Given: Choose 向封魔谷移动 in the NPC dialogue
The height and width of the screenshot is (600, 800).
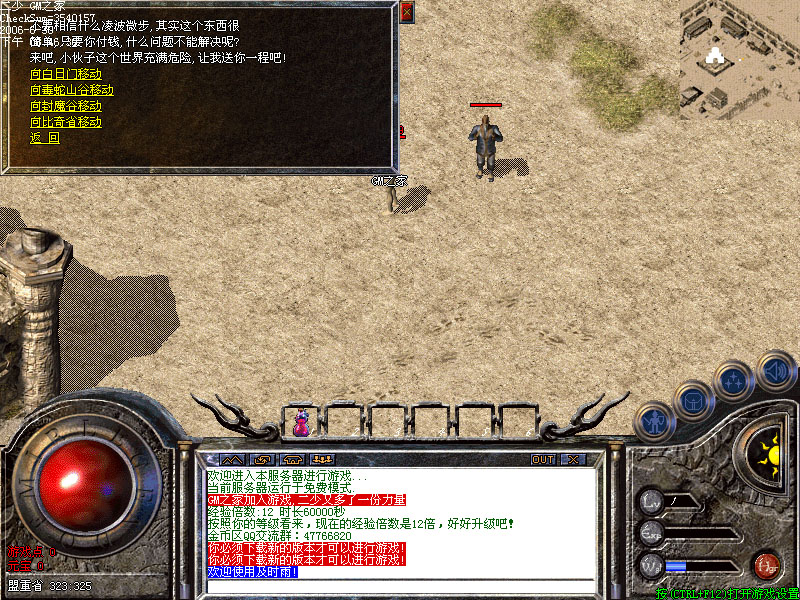Looking at the screenshot, I should click(65, 106).
